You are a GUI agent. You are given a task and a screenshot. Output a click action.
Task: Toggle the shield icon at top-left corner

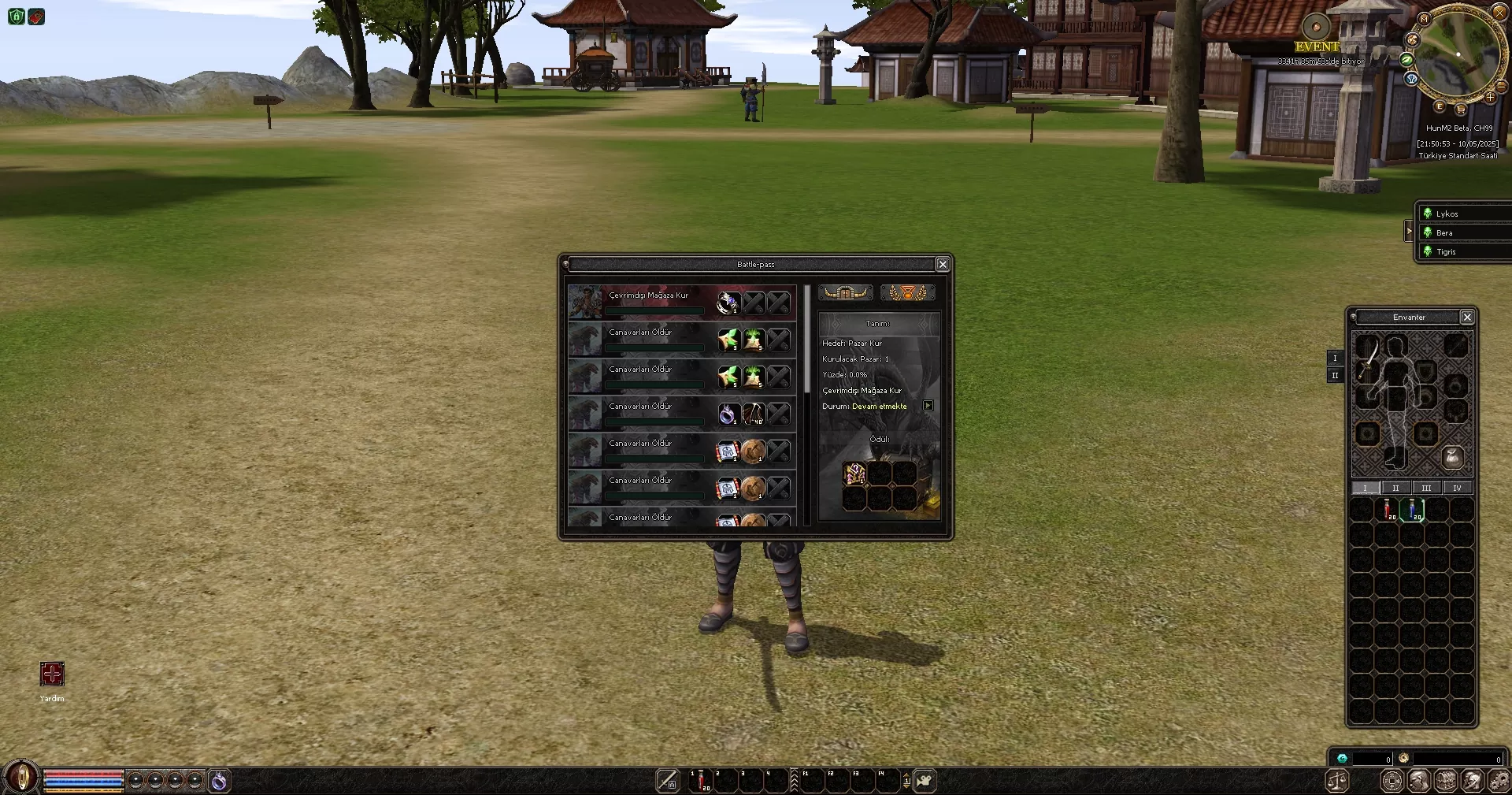(x=15, y=17)
